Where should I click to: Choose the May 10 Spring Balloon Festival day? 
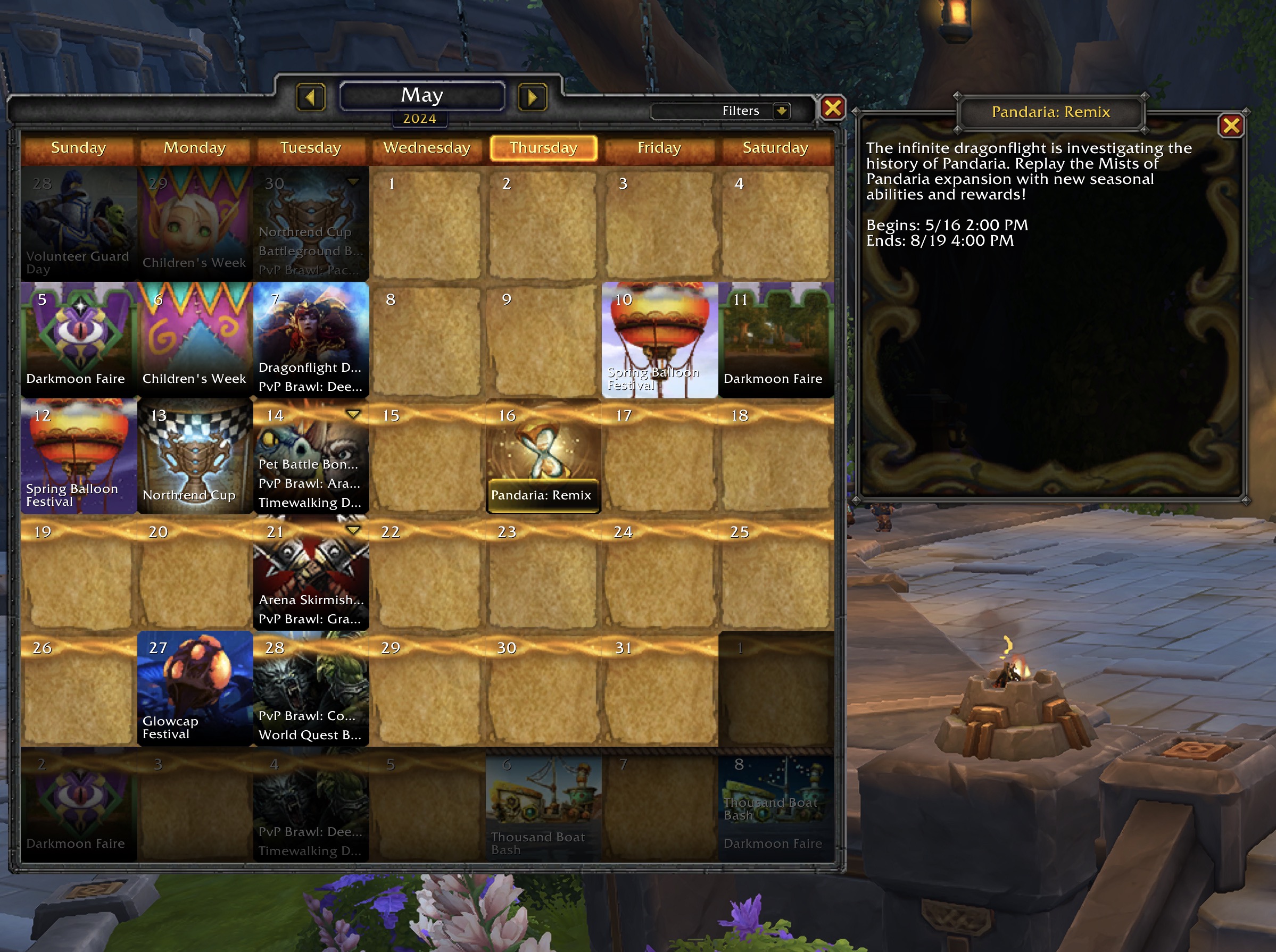[x=659, y=340]
